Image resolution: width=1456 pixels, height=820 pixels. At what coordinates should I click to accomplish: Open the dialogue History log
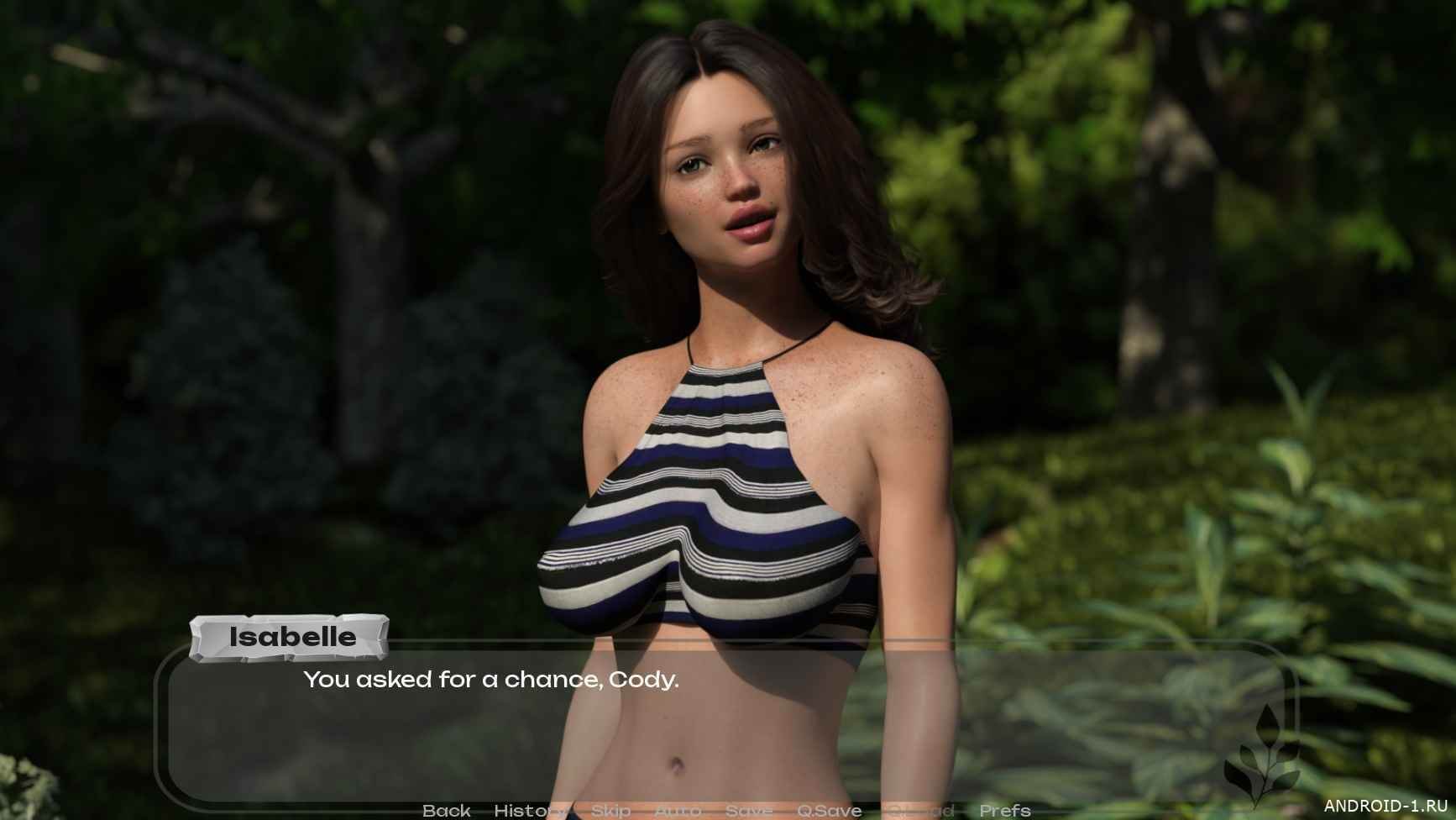[528, 811]
